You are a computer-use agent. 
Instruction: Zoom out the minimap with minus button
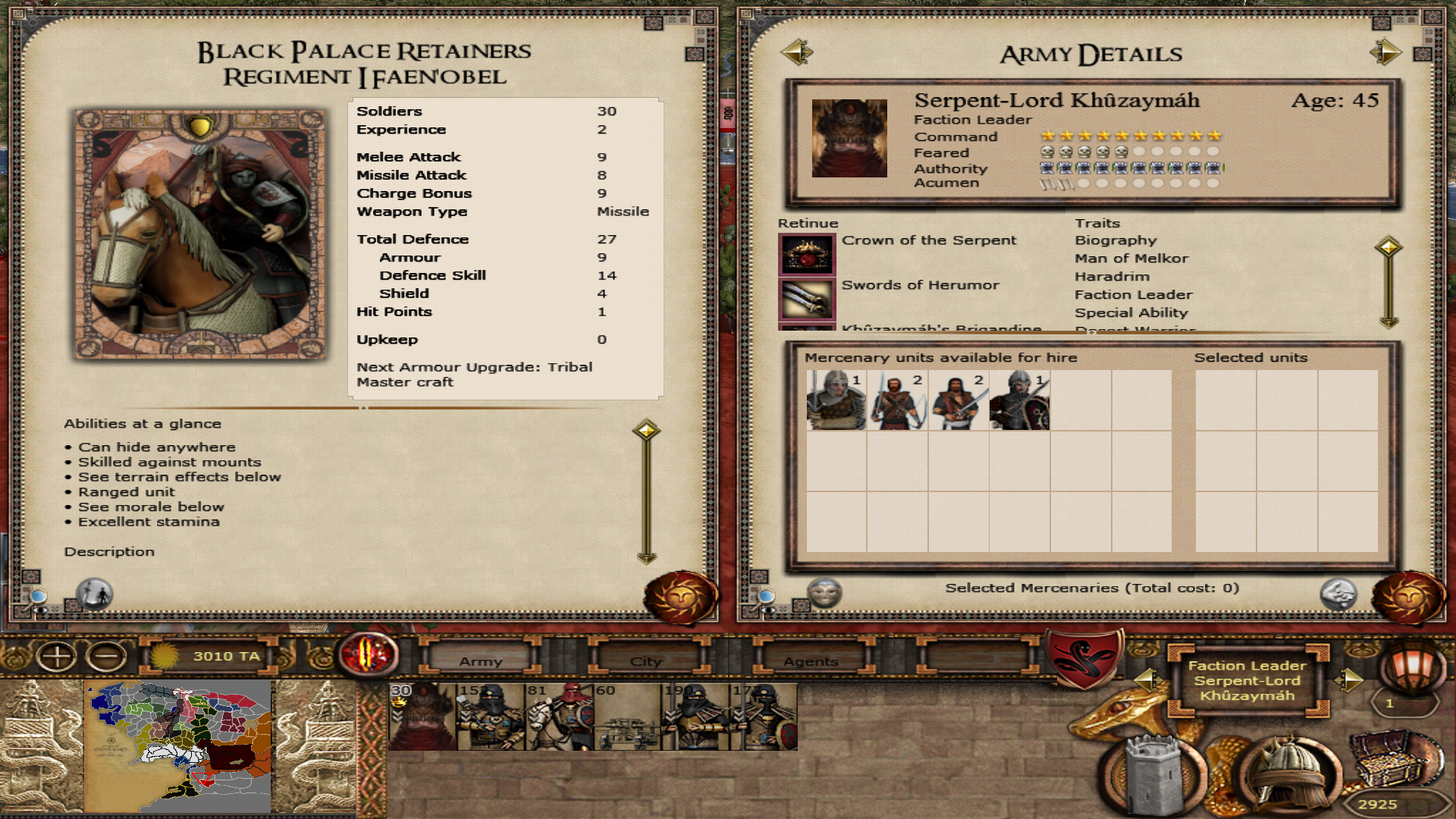tap(106, 656)
